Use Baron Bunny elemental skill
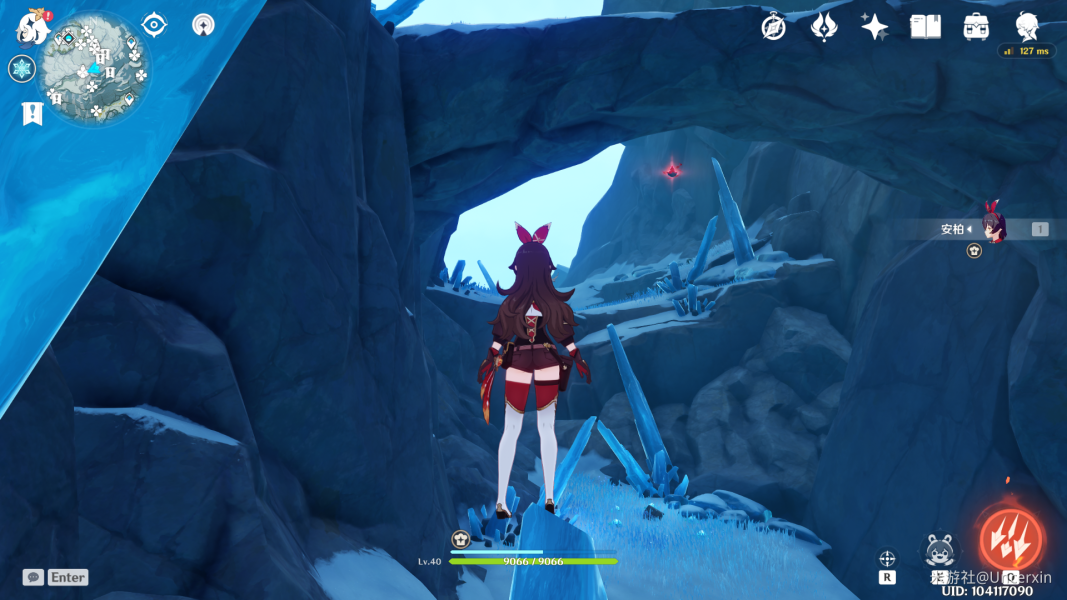This screenshot has height=600, width=1067. [x=940, y=550]
